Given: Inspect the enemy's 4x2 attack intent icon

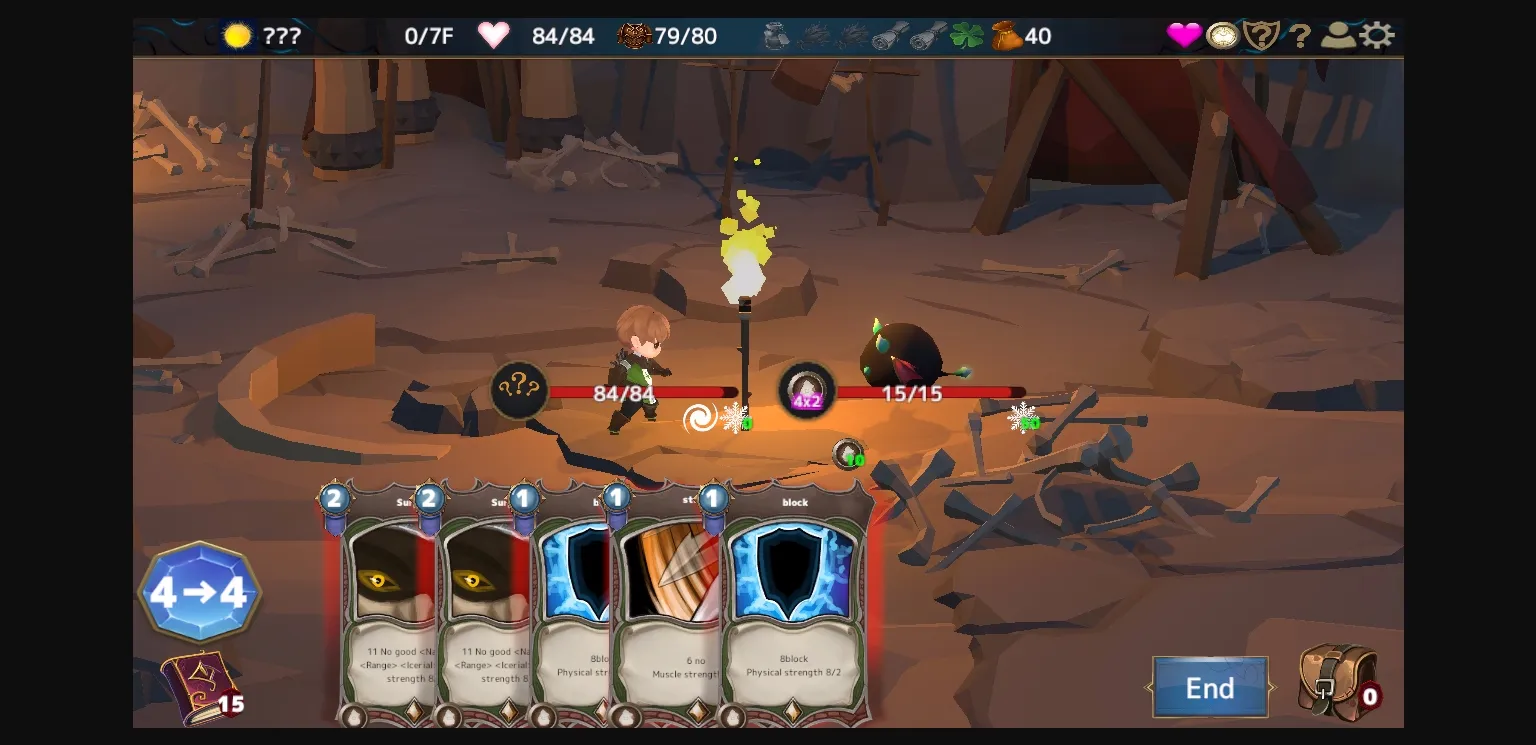Looking at the screenshot, I should click(x=806, y=390).
